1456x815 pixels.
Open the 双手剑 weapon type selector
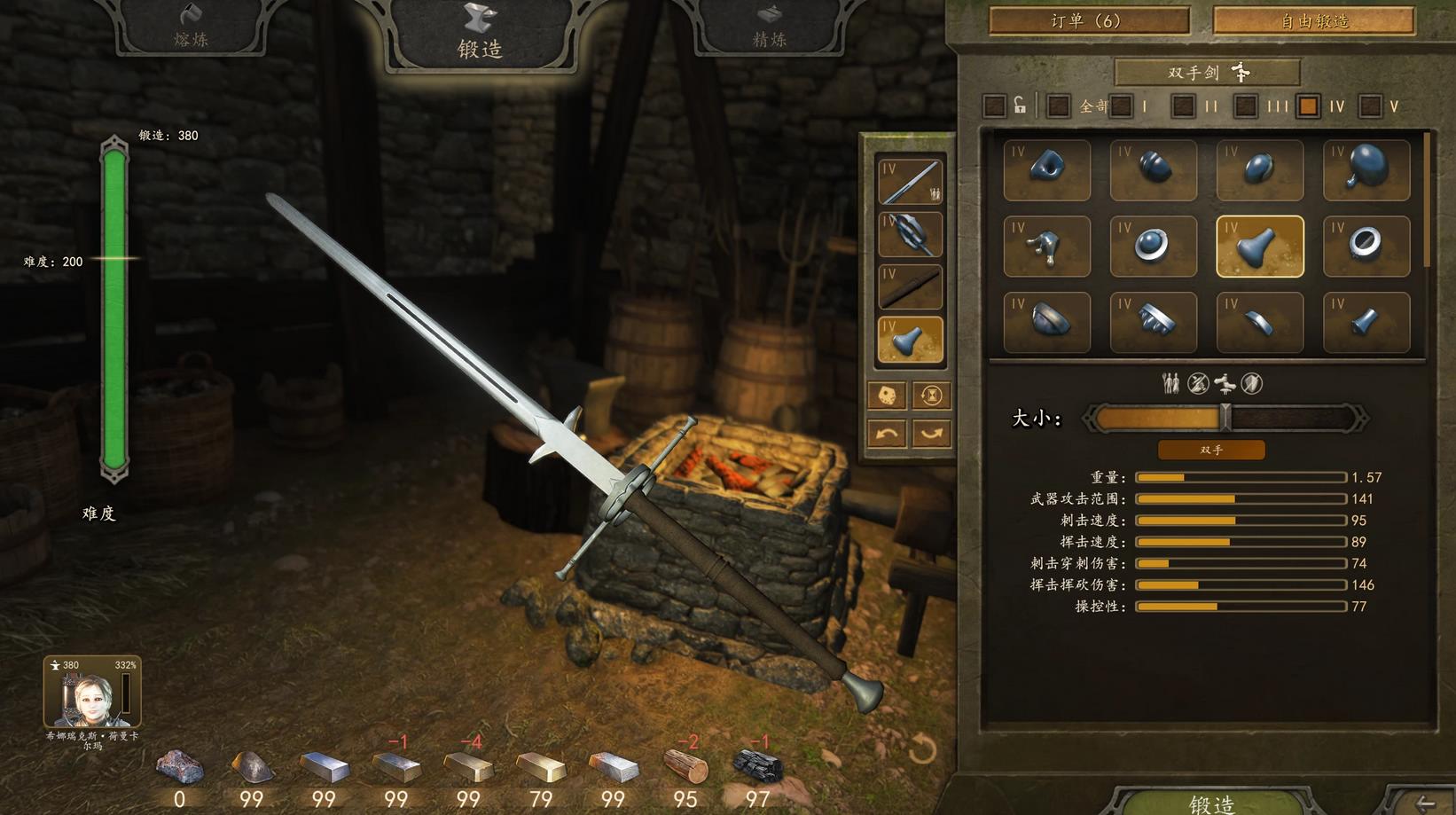[1207, 72]
